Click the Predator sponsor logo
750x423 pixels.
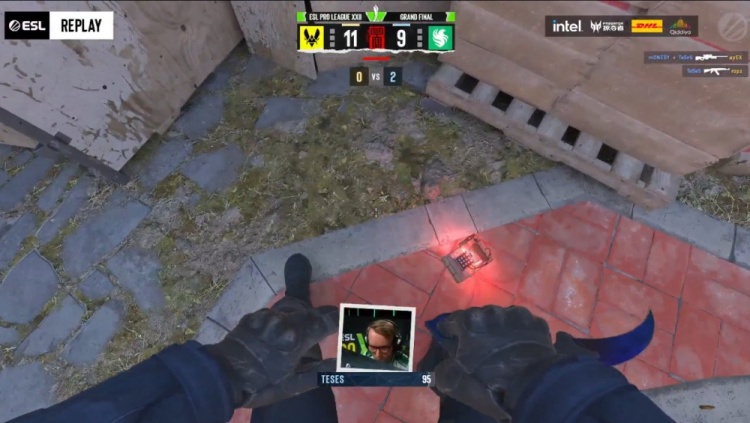point(607,26)
